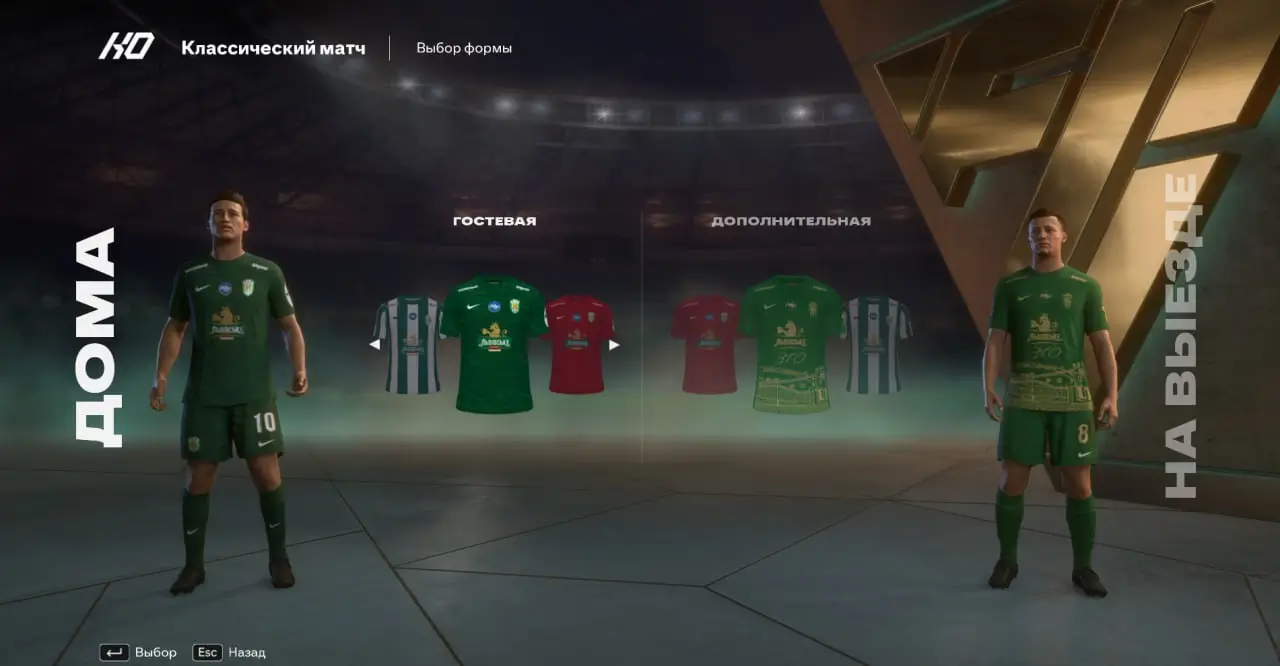Pick the red shirt under Гостевая
The image size is (1280, 666).
pyautogui.click(x=581, y=344)
